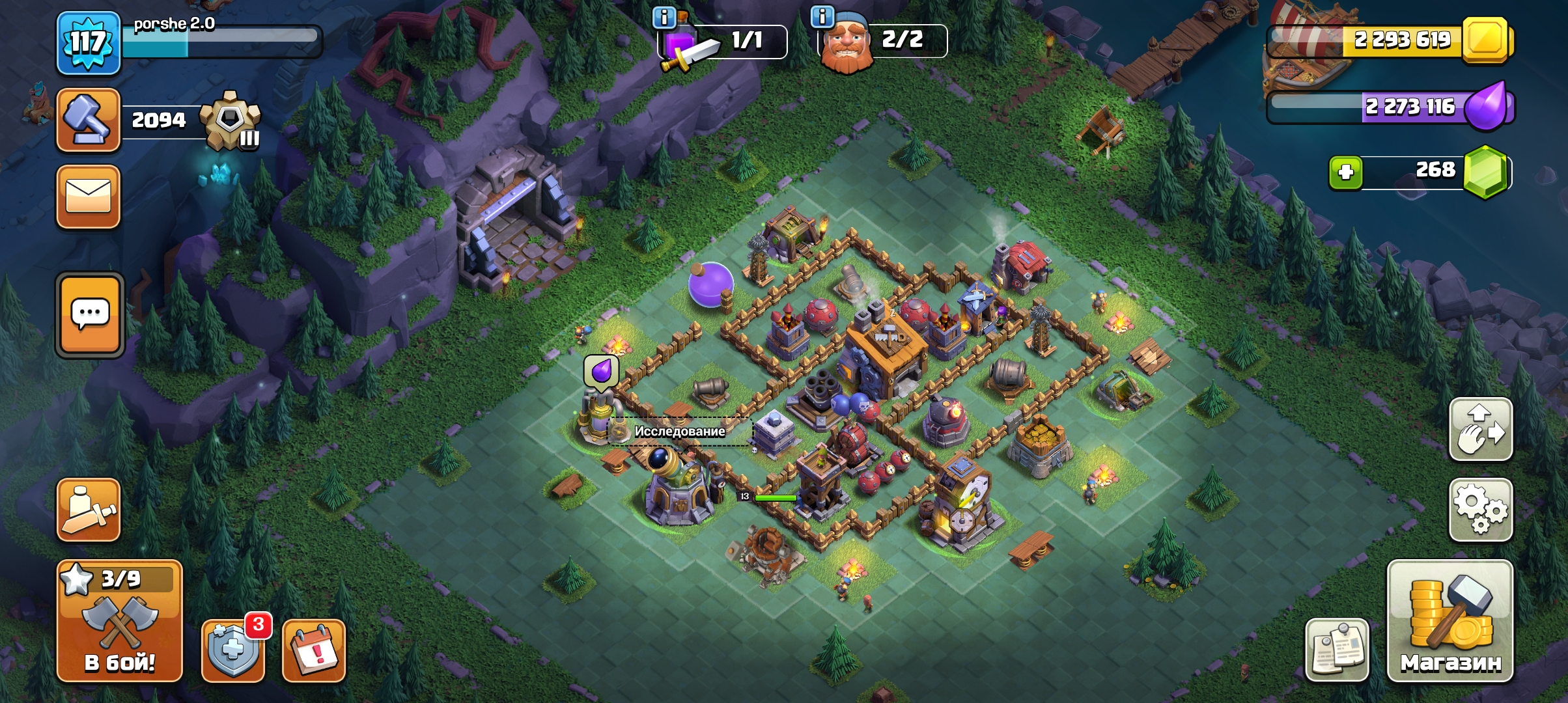Collect the elixir bubble above the collector
The height and width of the screenshot is (703, 1568).
pos(601,372)
